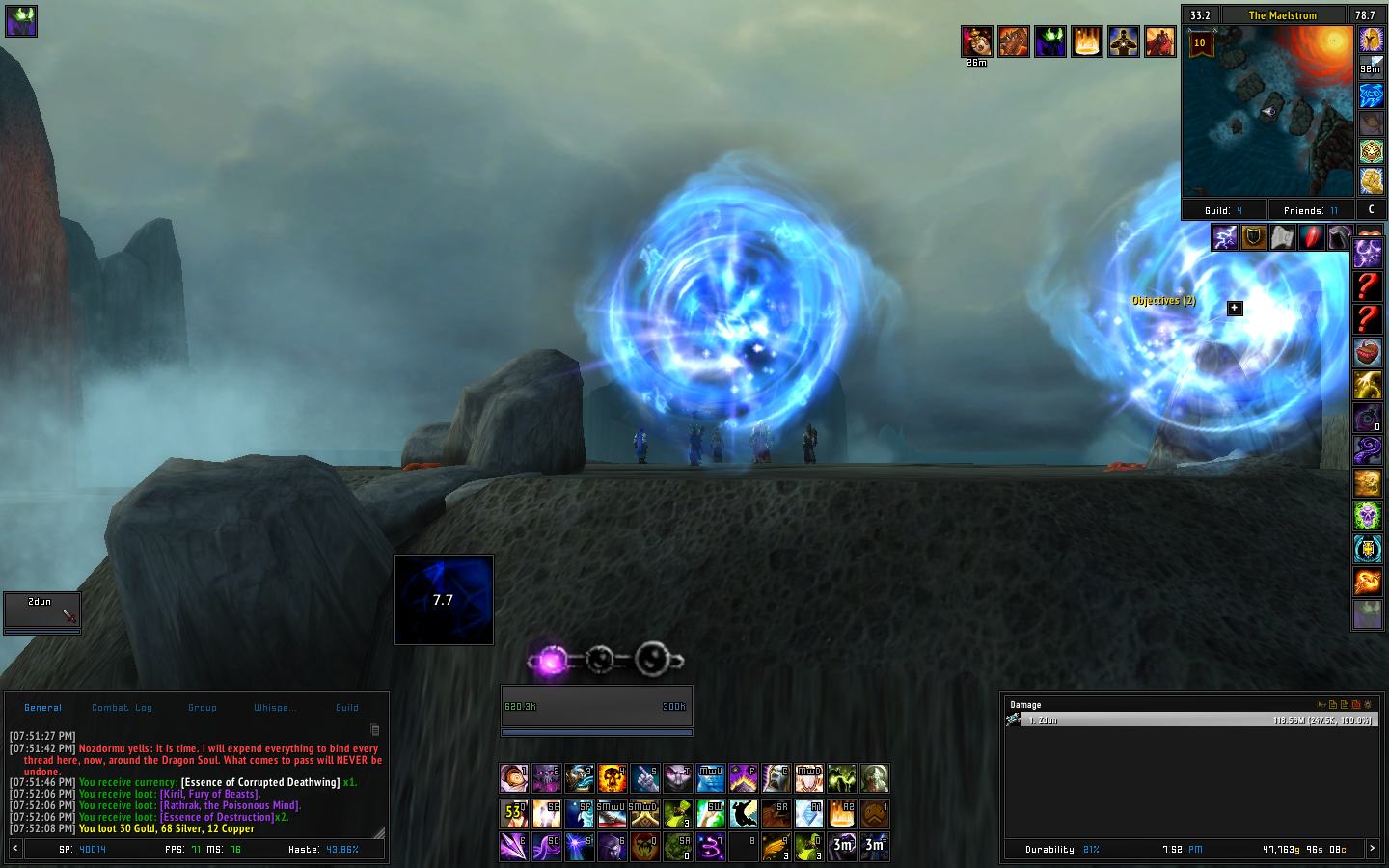1389x868 pixels.
Task: Click the right arrow beside the gold display
Action: pyautogui.click(x=1372, y=849)
